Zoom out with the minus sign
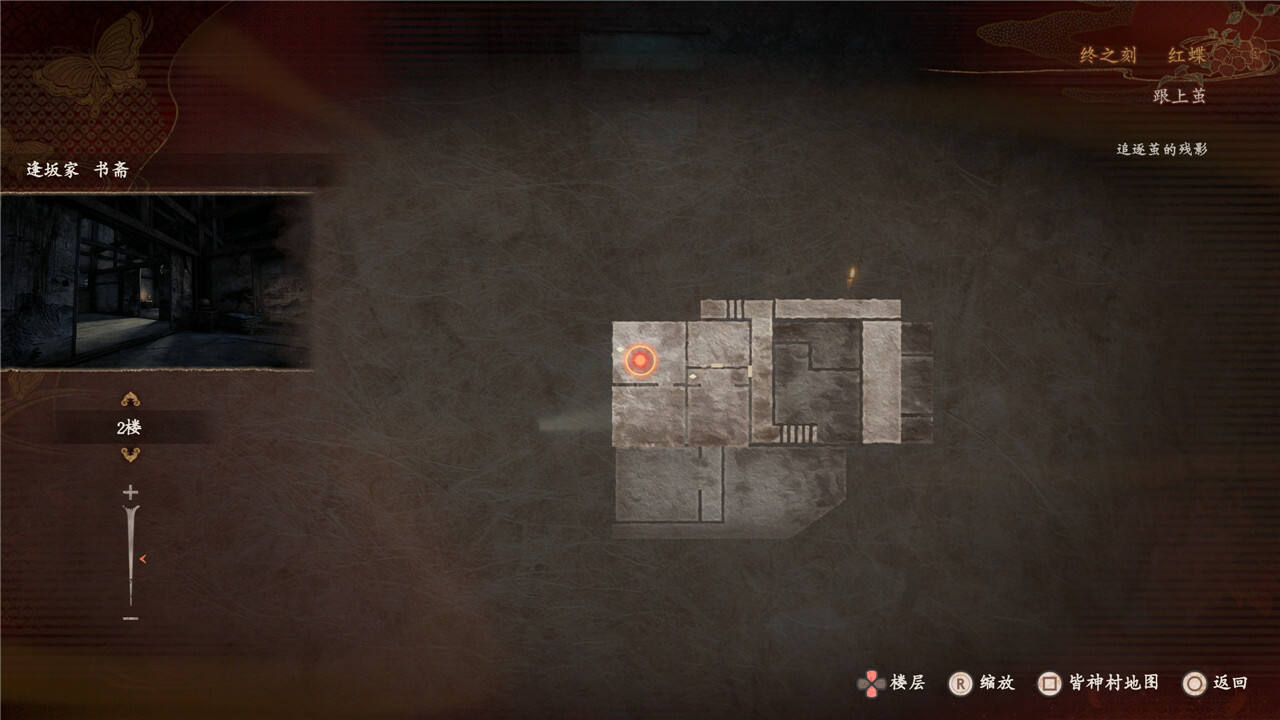Viewport: 1280px width, 720px height. (x=130, y=619)
